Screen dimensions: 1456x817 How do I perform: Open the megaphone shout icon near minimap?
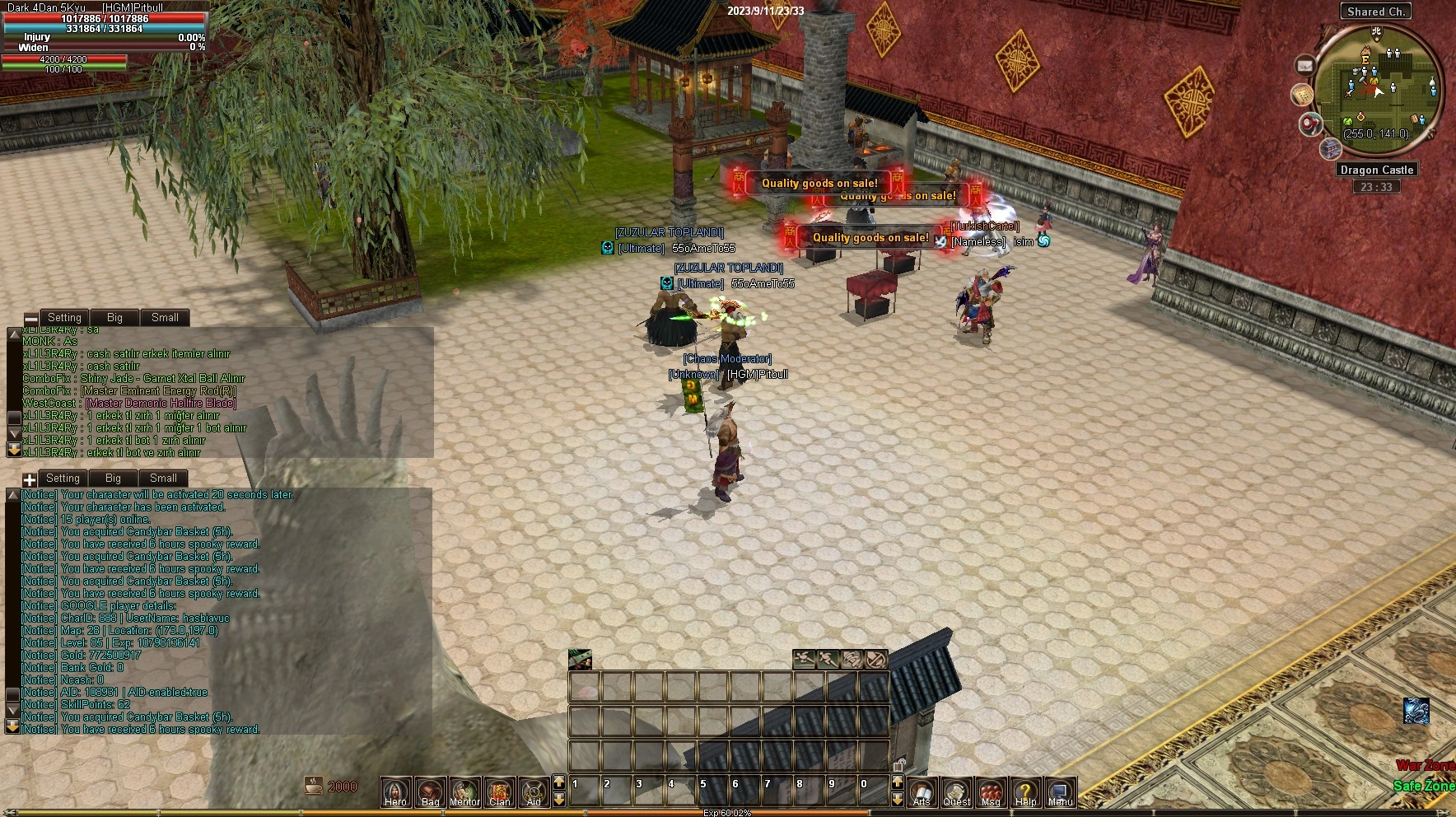tap(1310, 124)
